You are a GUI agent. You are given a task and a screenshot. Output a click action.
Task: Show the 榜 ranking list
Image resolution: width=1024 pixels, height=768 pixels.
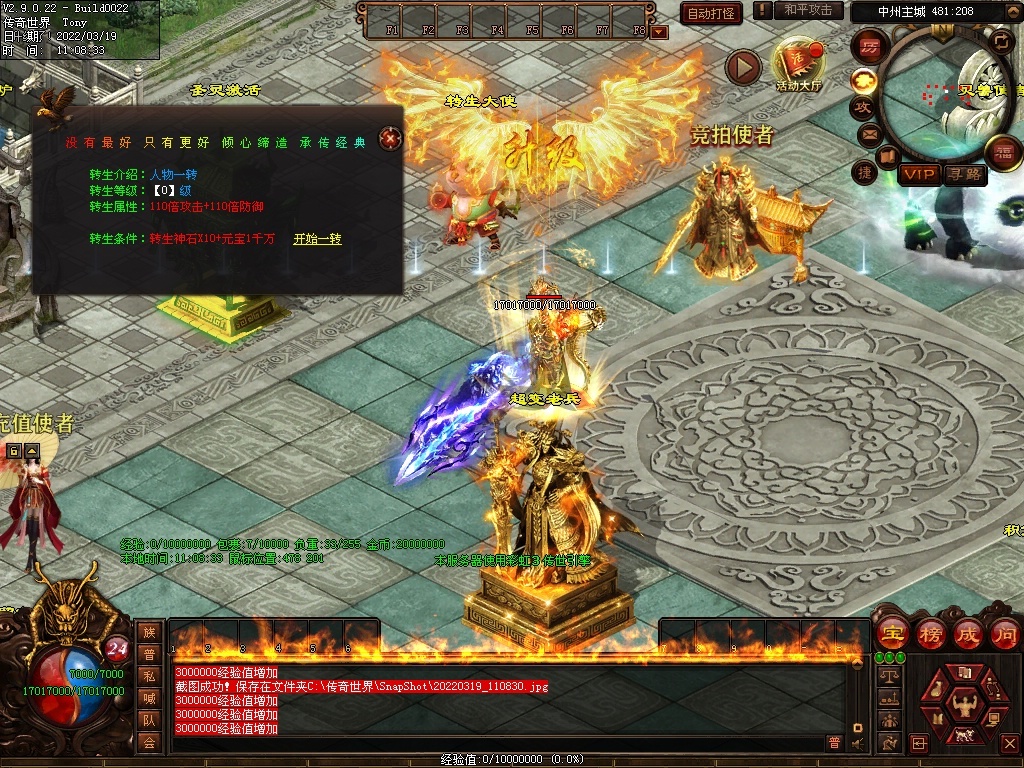click(929, 633)
